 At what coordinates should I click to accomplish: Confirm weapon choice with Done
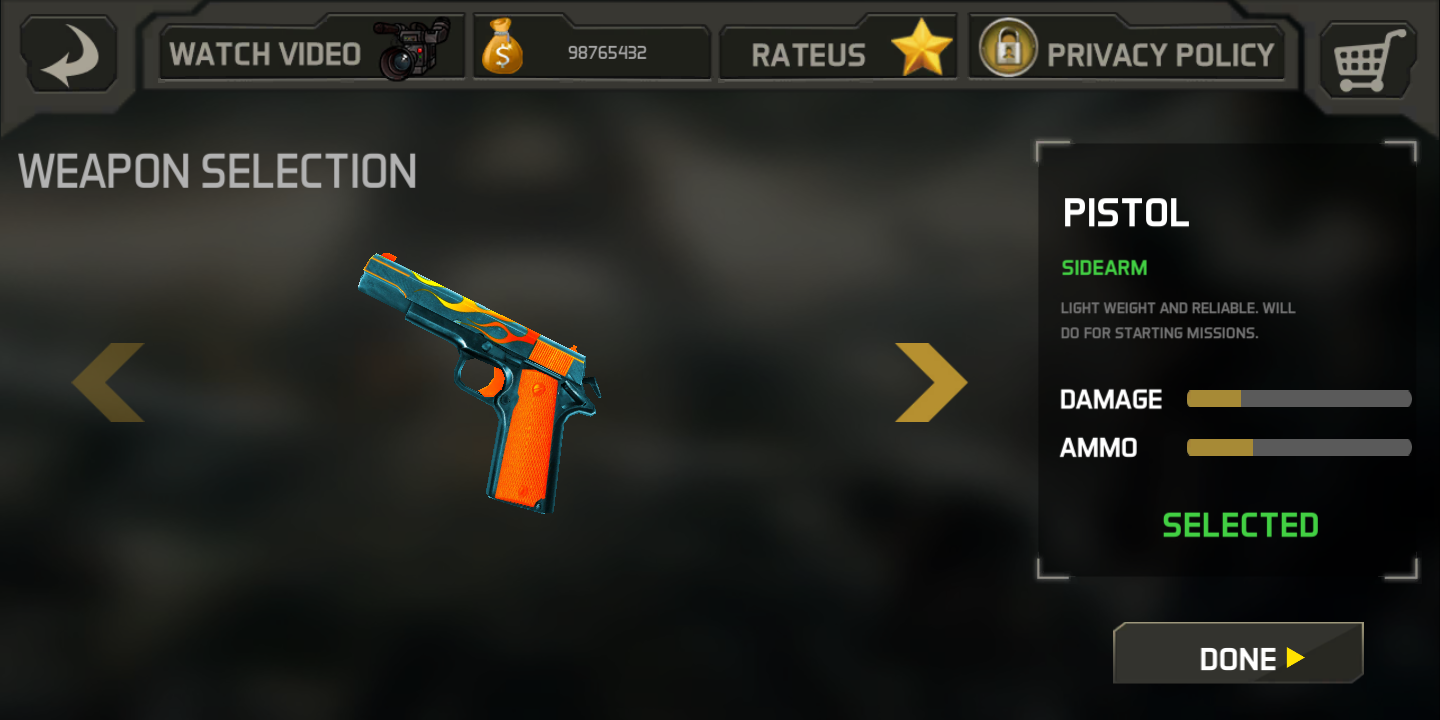pyautogui.click(x=1238, y=657)
